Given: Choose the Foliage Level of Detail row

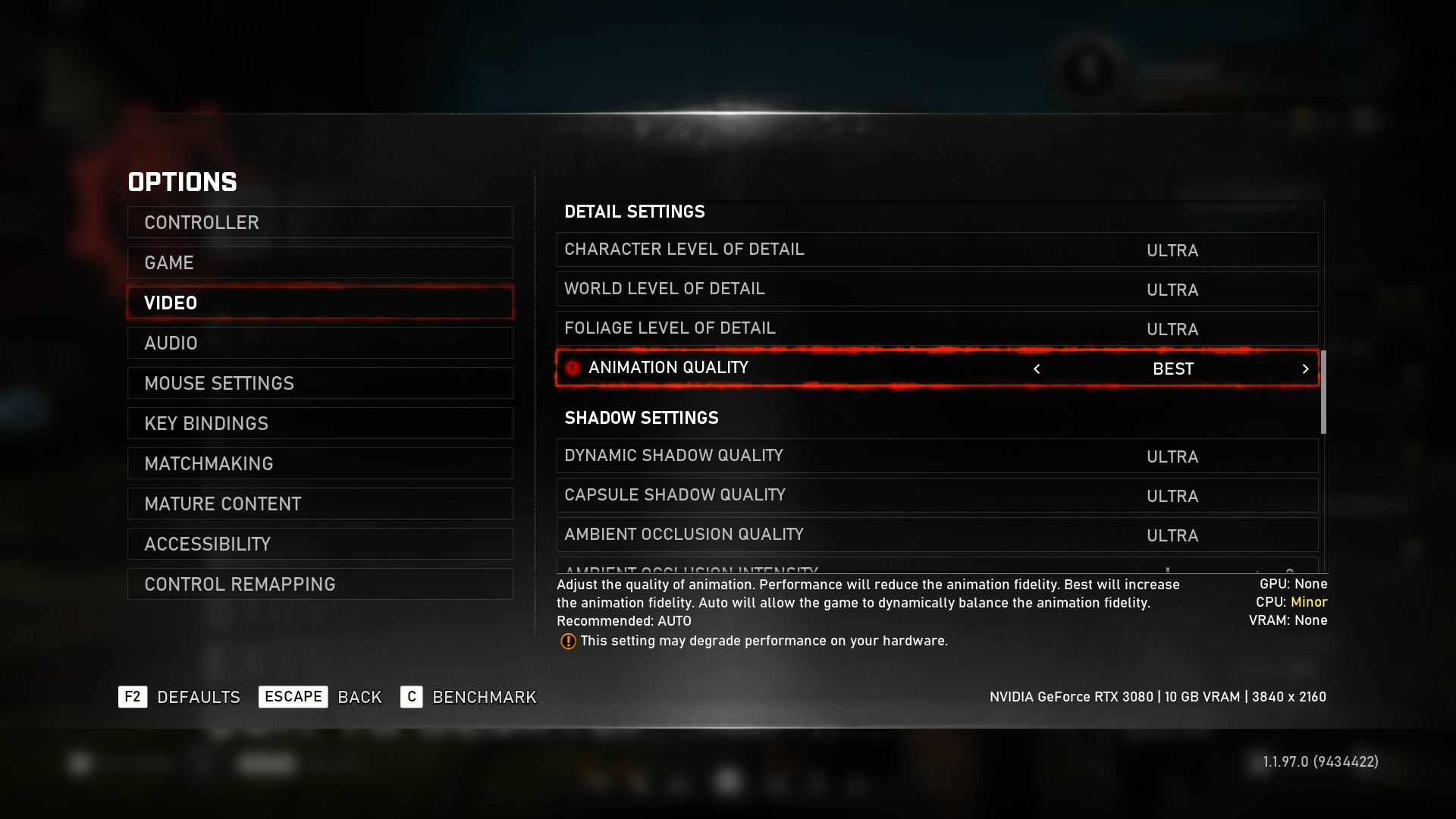Looking at the screenshot, I should tap(937, 328).
